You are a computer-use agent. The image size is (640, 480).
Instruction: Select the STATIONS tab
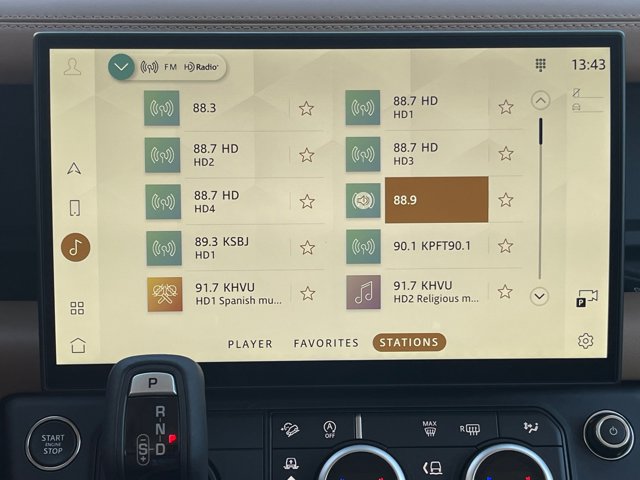point(409,342)
